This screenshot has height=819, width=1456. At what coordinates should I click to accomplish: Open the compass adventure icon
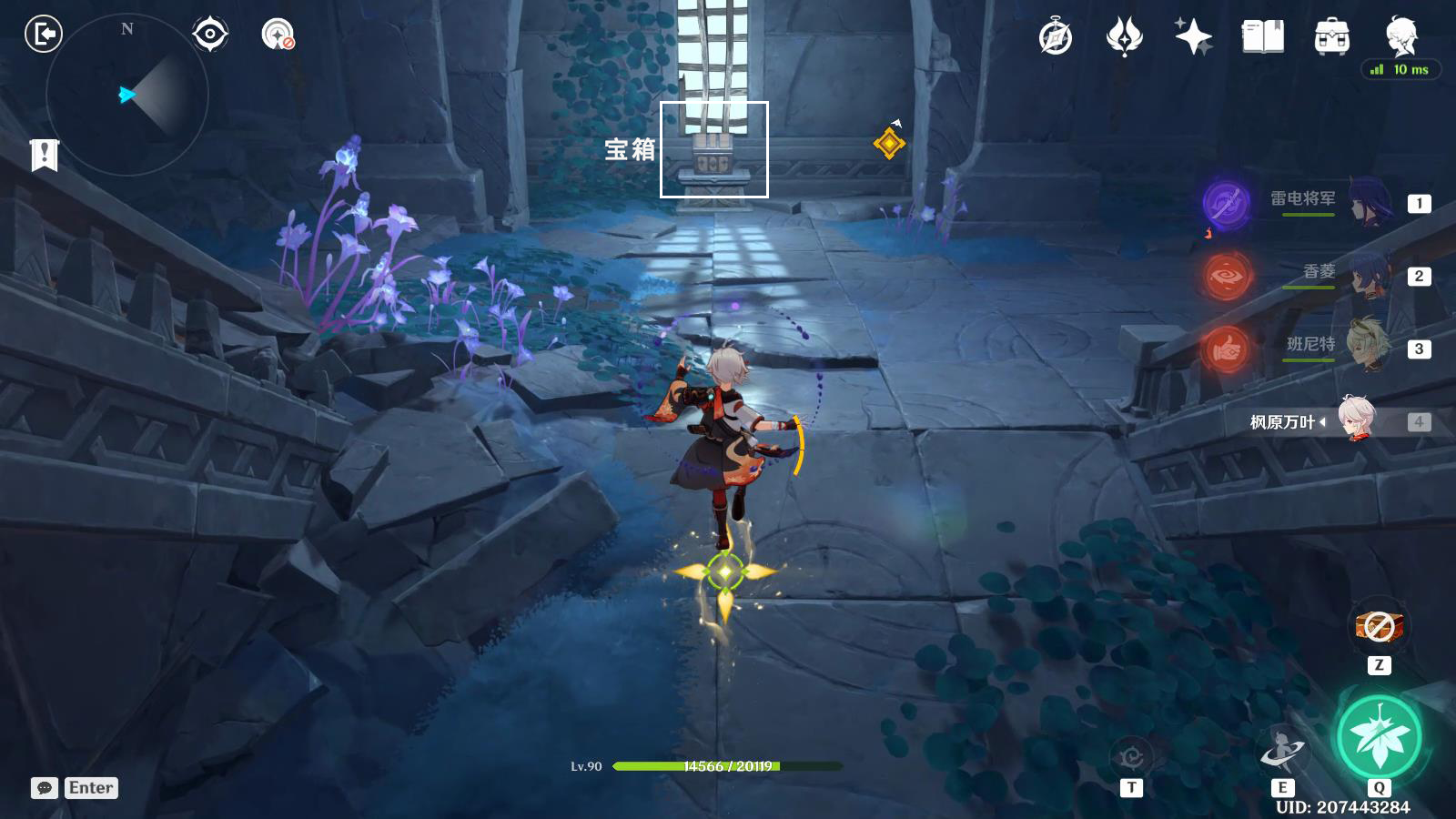[x=1056, y=37]
